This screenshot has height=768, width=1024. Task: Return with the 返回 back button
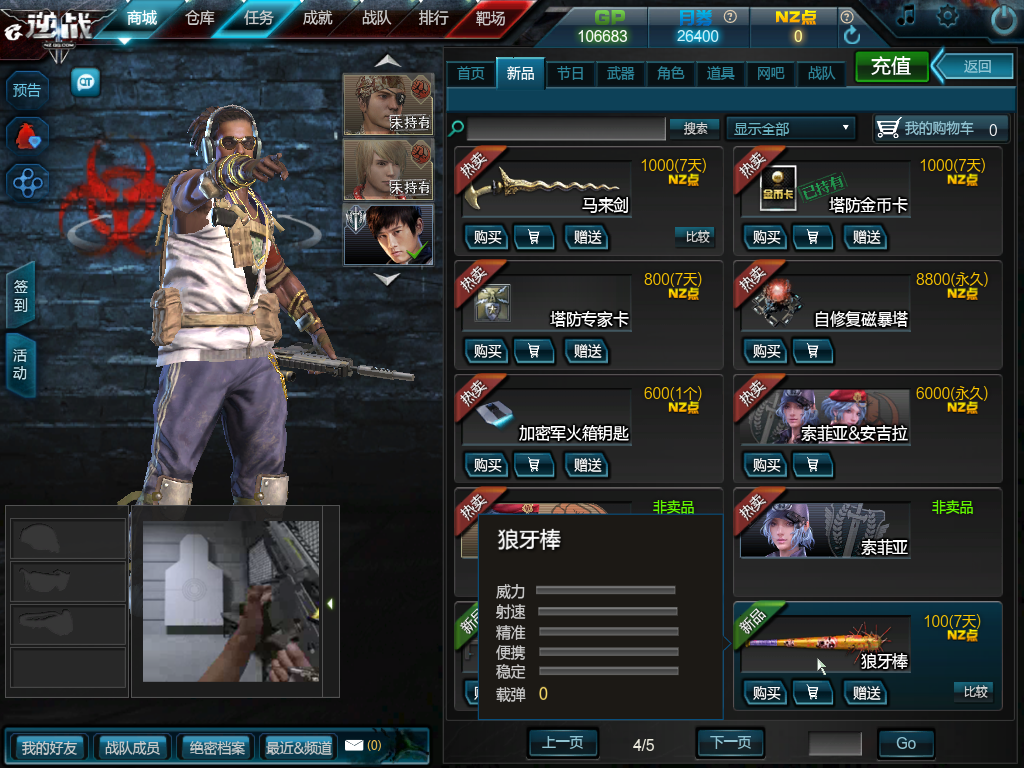(976, 66)
